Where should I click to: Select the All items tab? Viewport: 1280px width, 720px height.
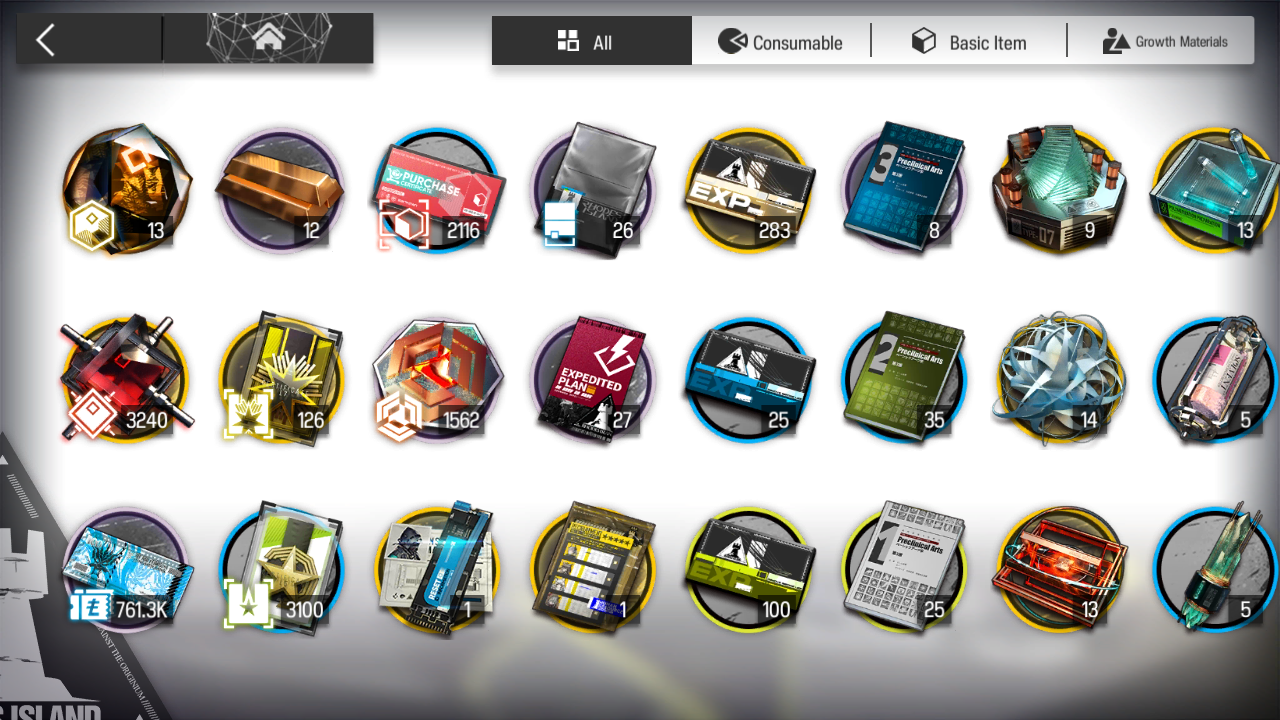coord(590,42)
